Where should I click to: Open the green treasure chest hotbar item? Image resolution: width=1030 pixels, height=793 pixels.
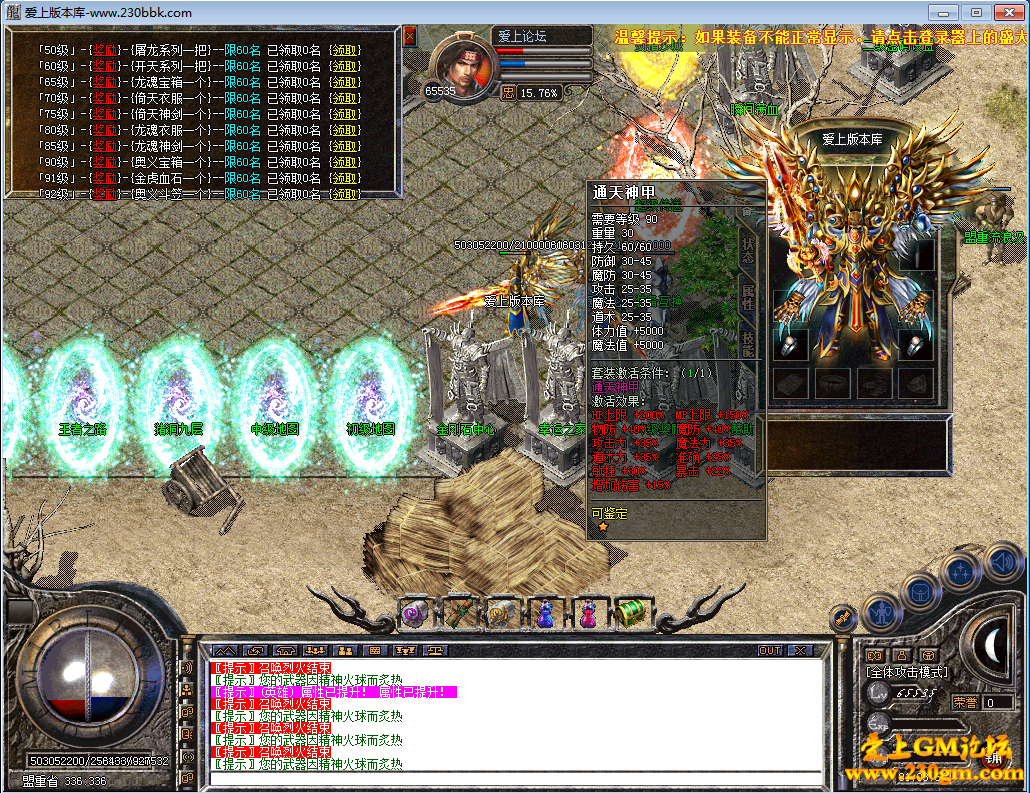pos(631,612)
